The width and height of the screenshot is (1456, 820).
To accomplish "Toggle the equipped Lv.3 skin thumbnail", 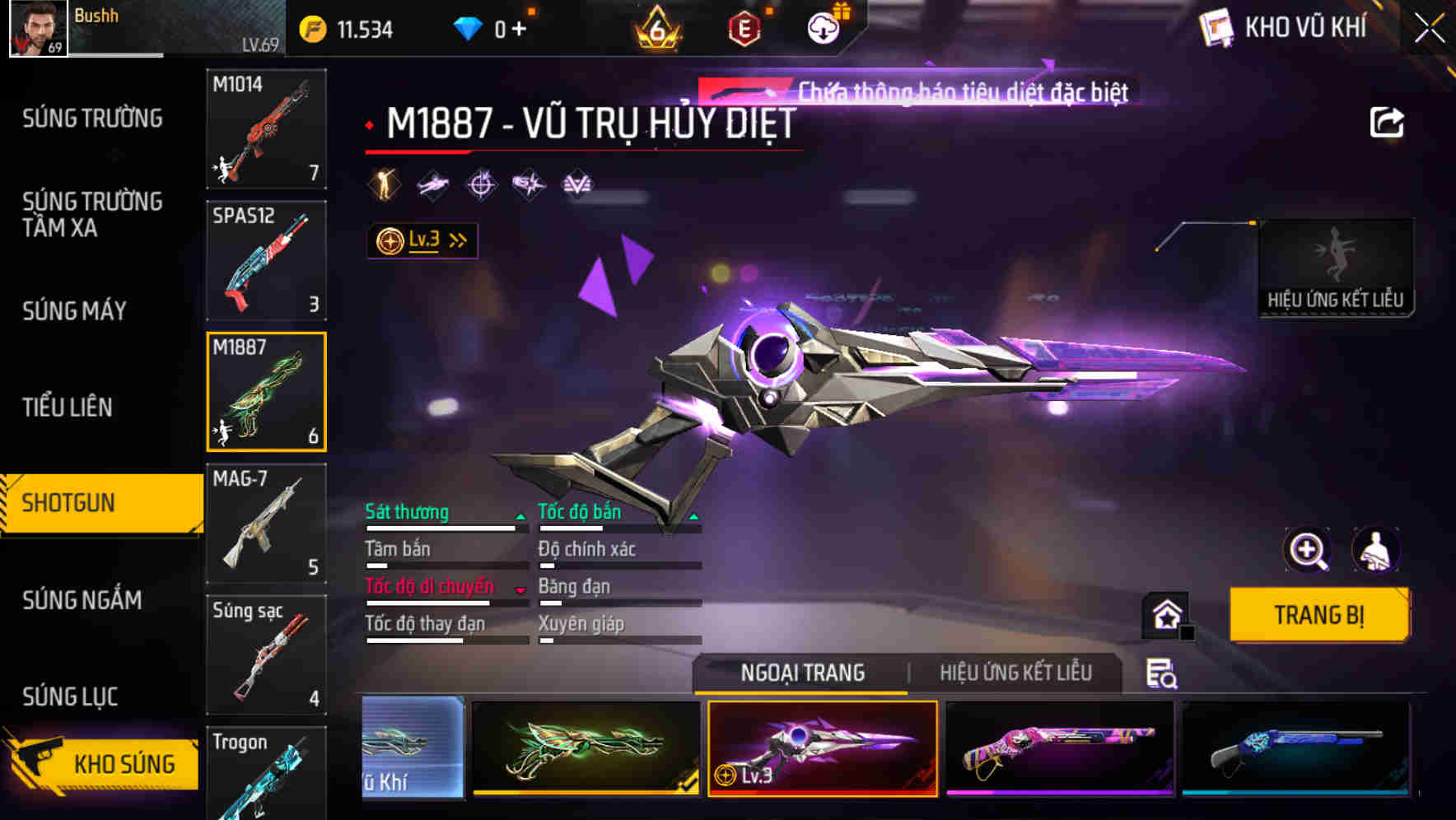I will coord(824,748).
